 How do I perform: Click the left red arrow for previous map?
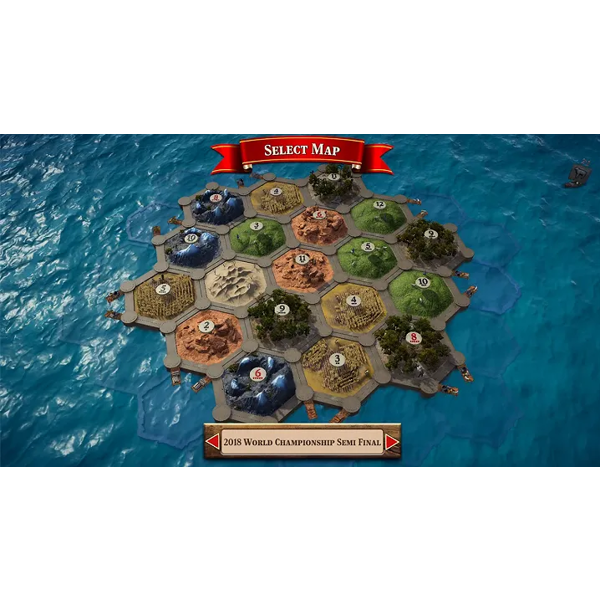click(213, 441)
